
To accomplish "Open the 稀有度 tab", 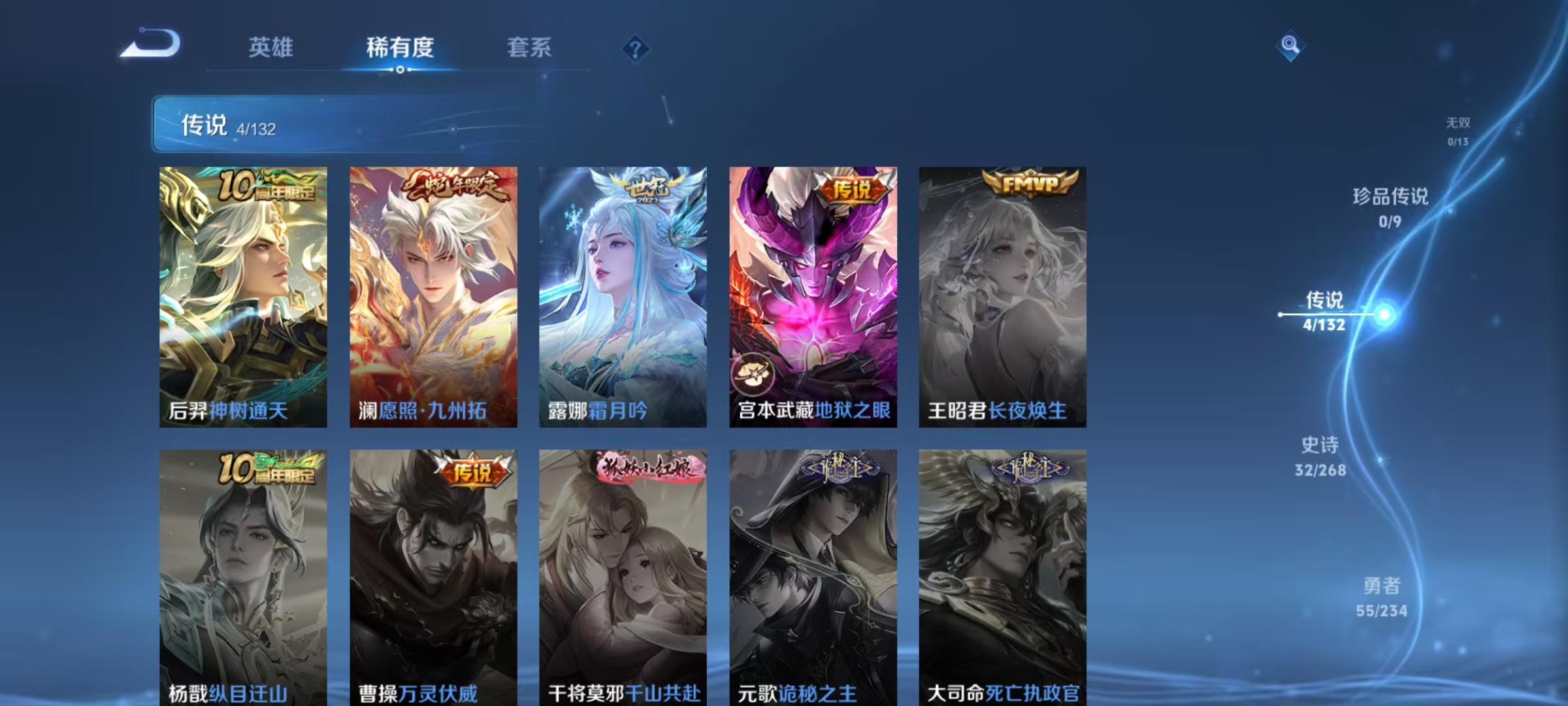I will (400, 47).
